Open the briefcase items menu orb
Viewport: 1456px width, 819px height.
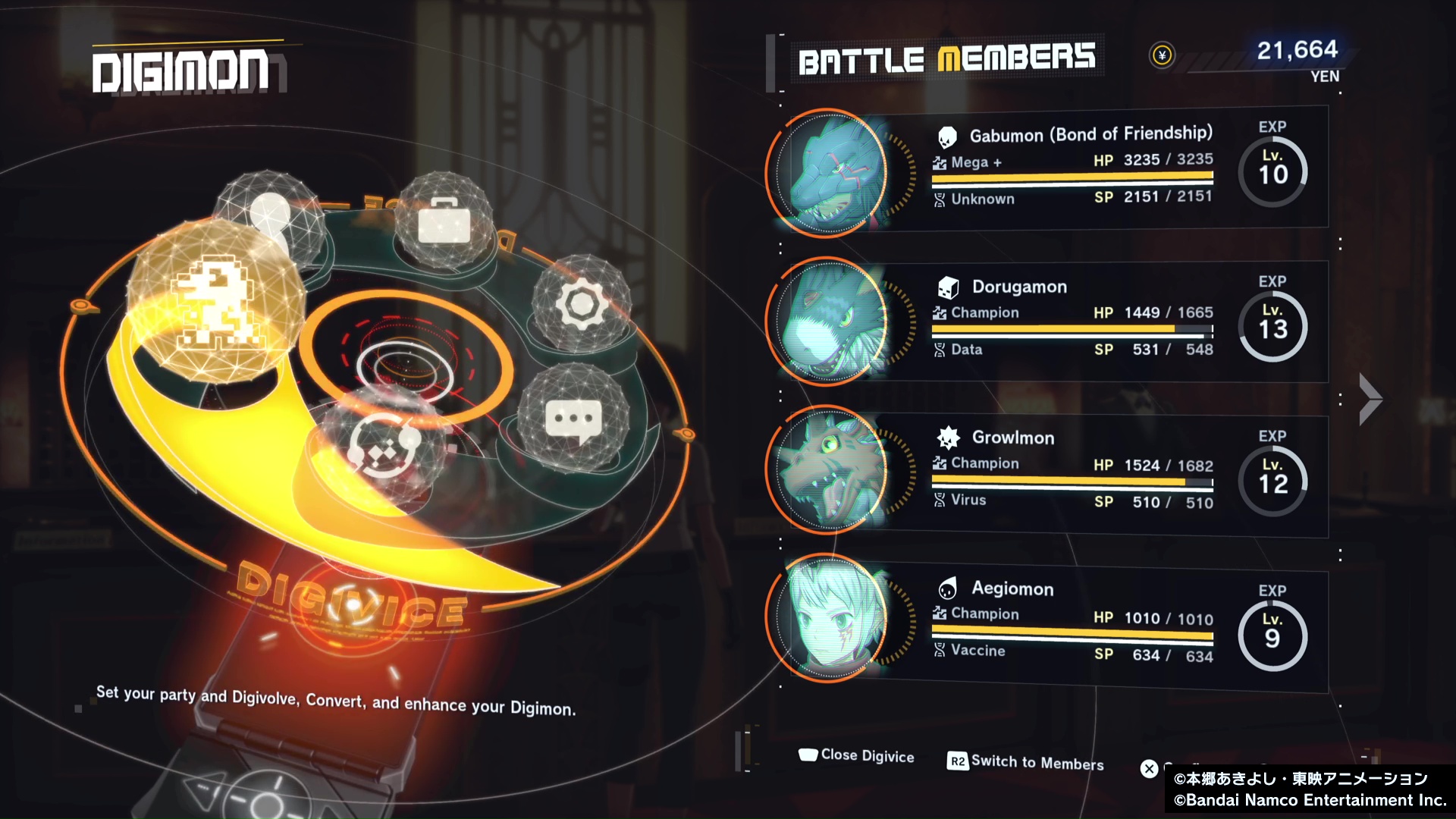click(x=444, y=220)
